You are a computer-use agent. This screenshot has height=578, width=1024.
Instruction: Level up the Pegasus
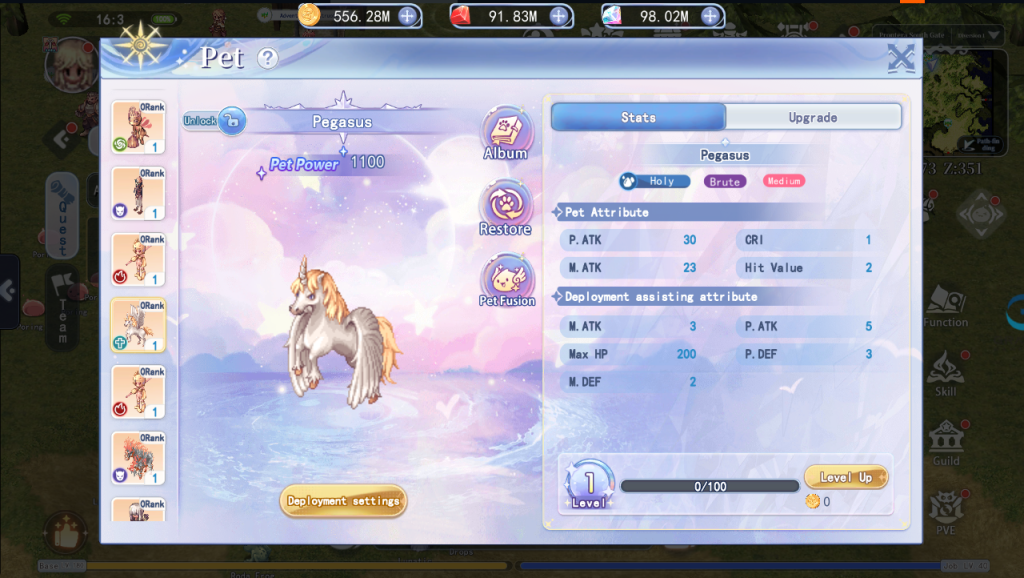[x=845, y=478]
